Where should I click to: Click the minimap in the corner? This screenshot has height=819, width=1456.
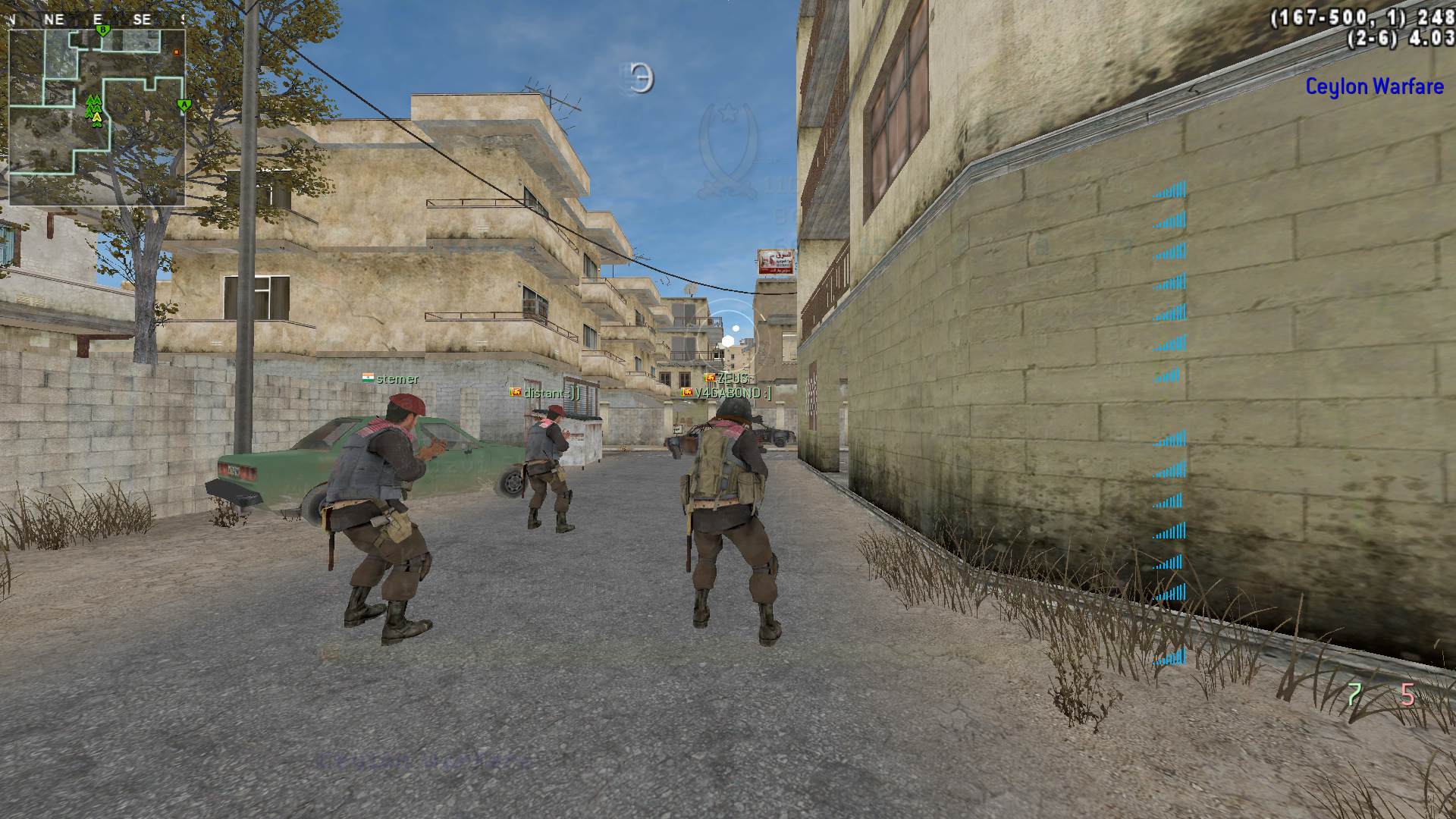pyautogui.click(x=97, y=117)
